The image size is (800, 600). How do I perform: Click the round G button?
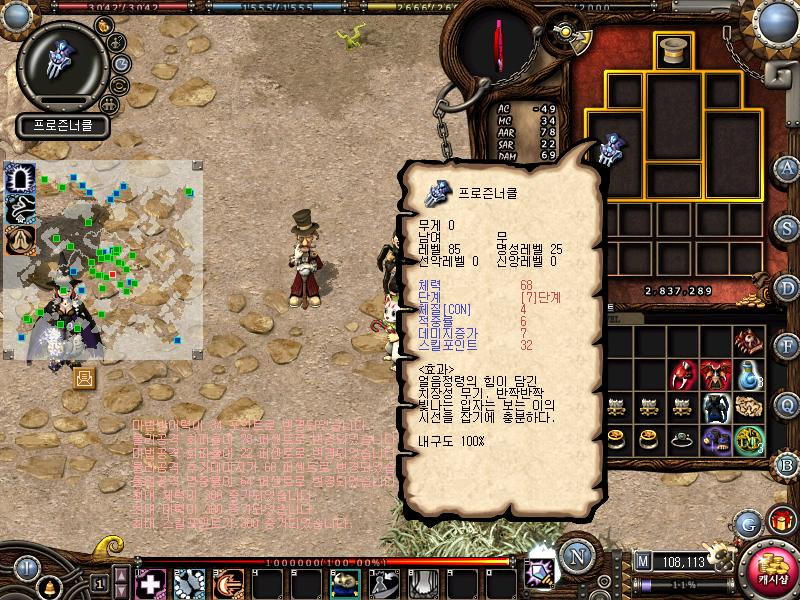(x=747, y=523)
